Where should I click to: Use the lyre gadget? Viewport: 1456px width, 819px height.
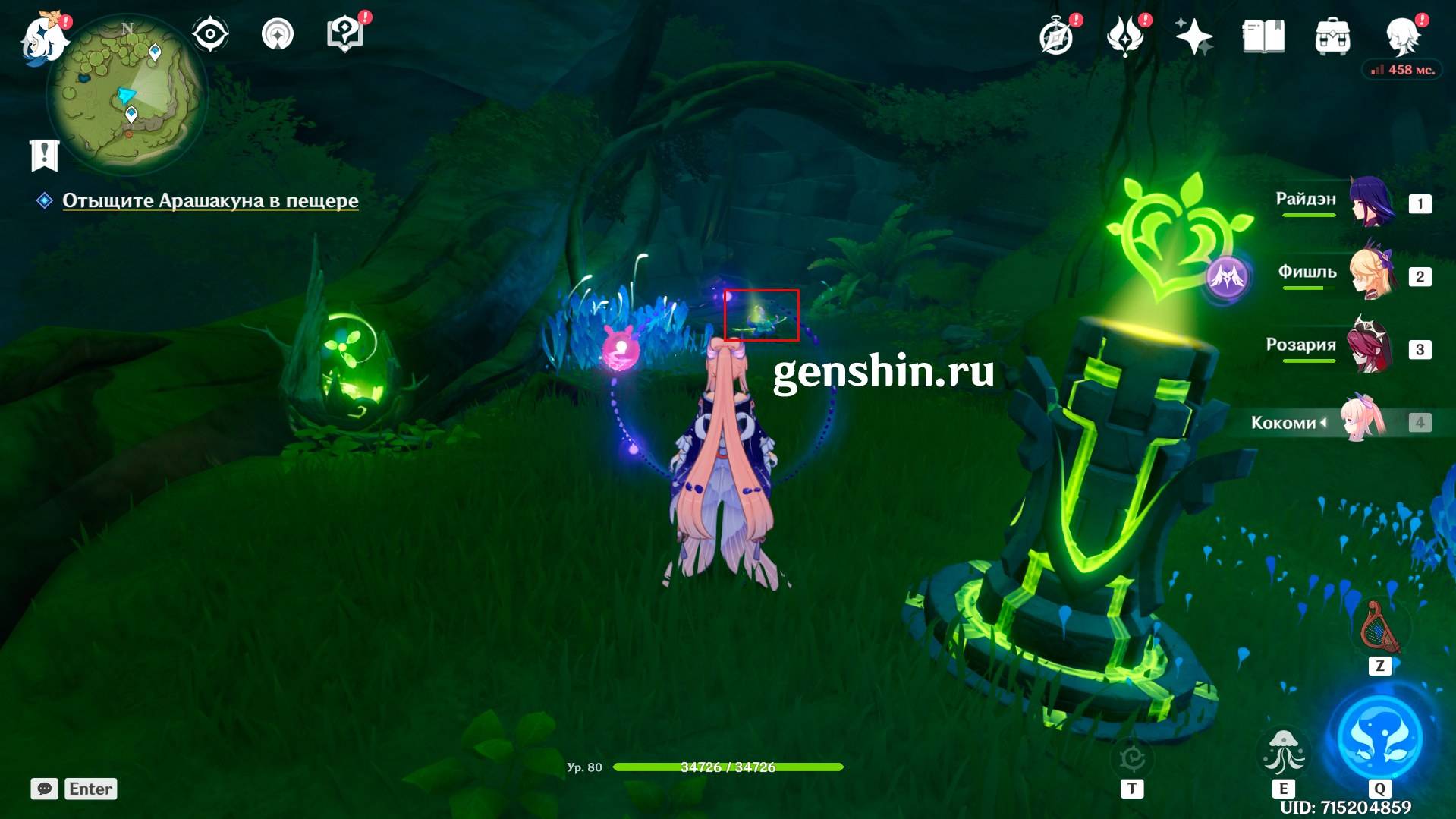[x=1380, y=628]
